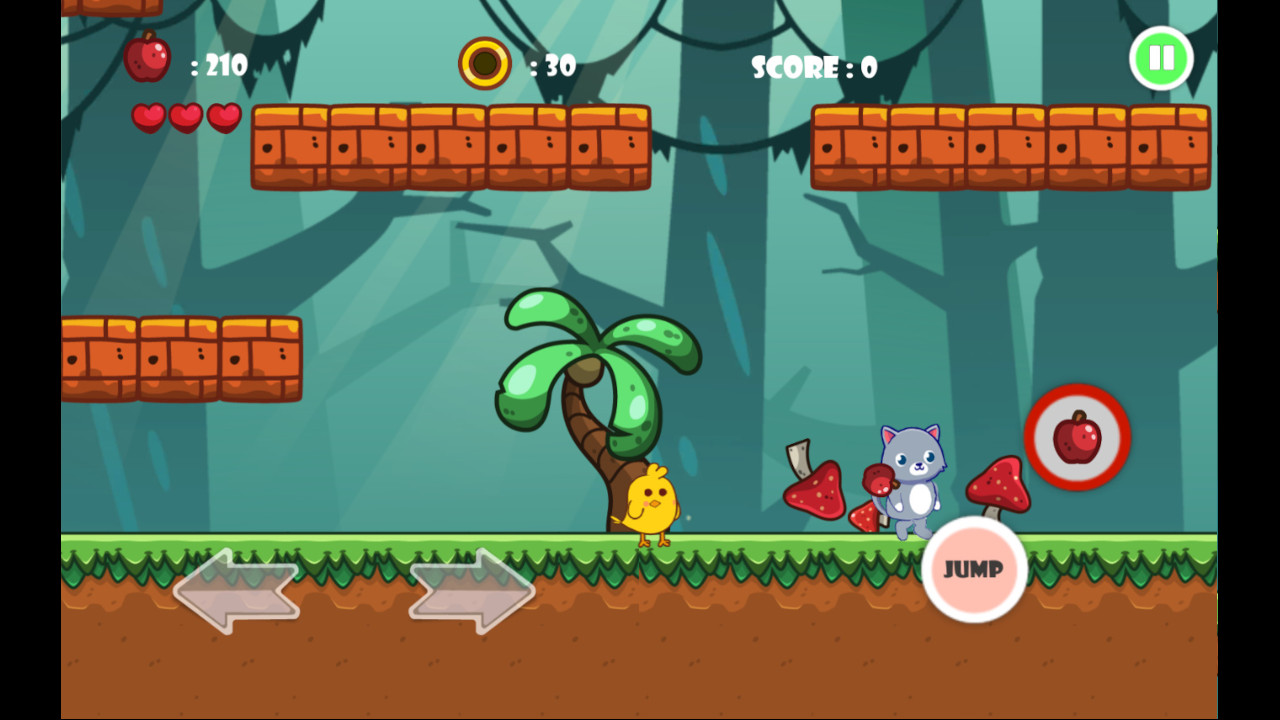Click the pause bars inside the pause button

click(1160, 59)
